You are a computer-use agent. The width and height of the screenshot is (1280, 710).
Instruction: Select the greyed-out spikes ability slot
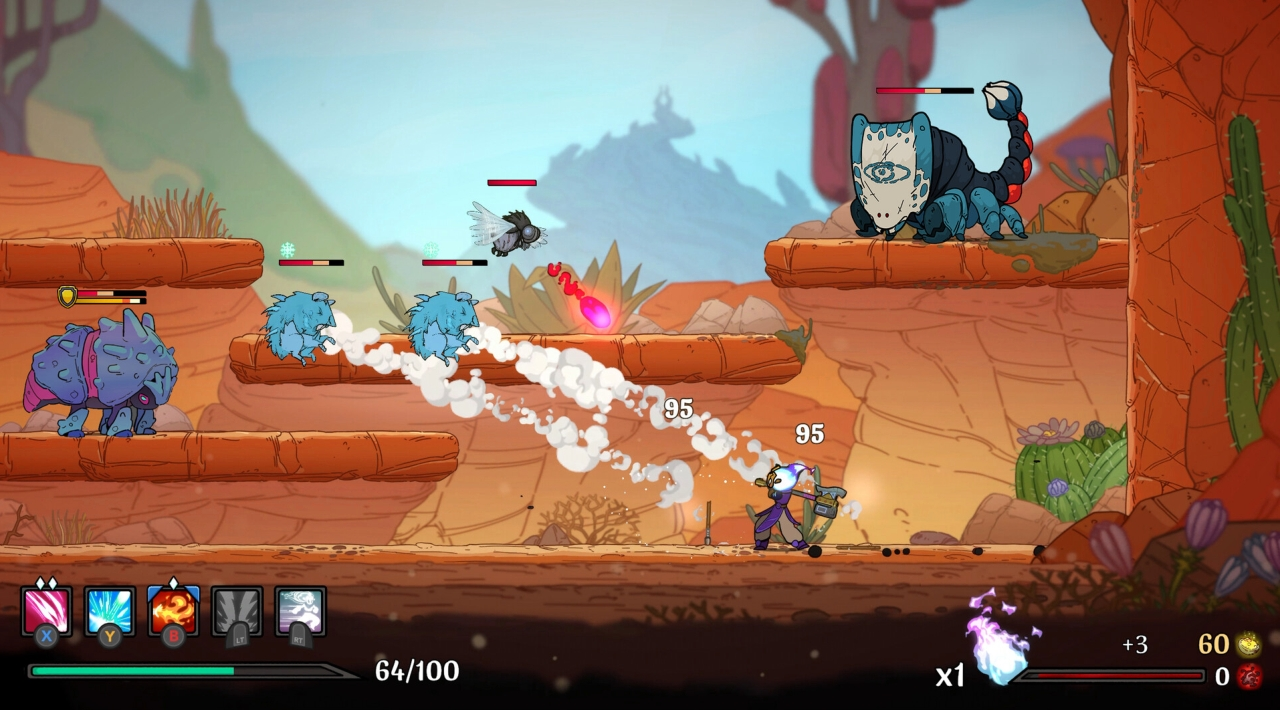237,611
